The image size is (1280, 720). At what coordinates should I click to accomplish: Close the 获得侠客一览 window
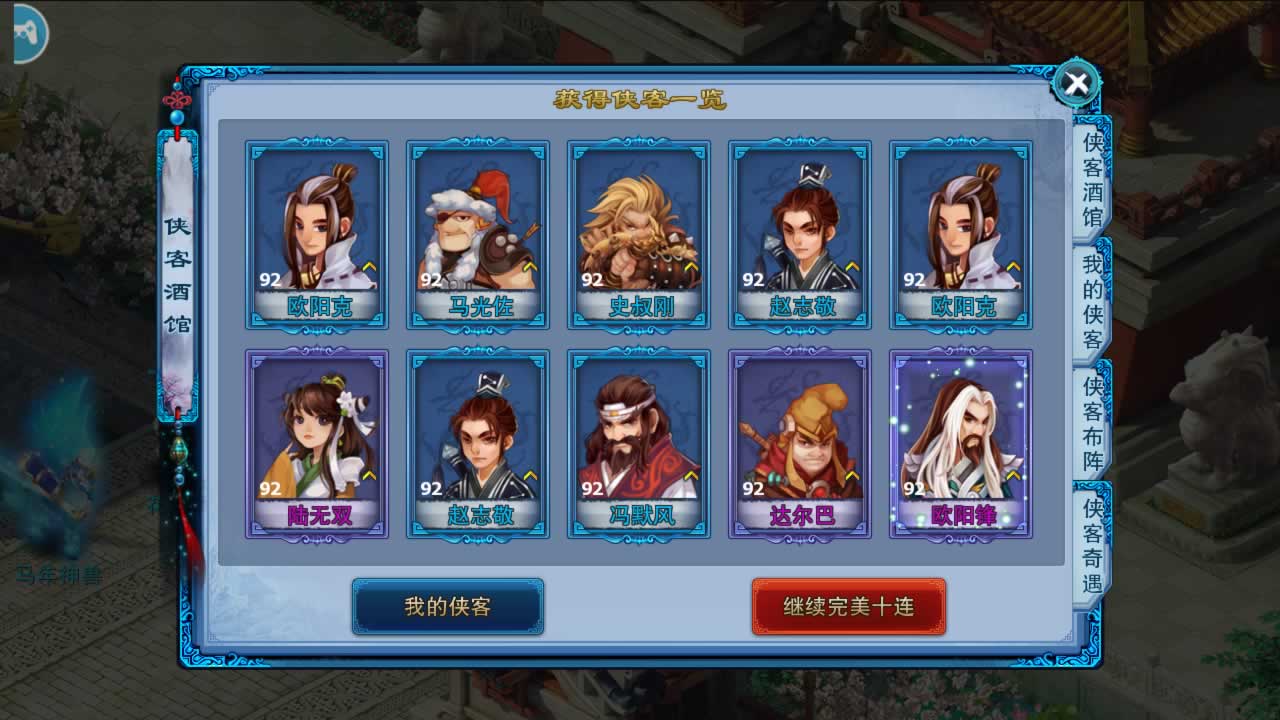(1076, 85)
